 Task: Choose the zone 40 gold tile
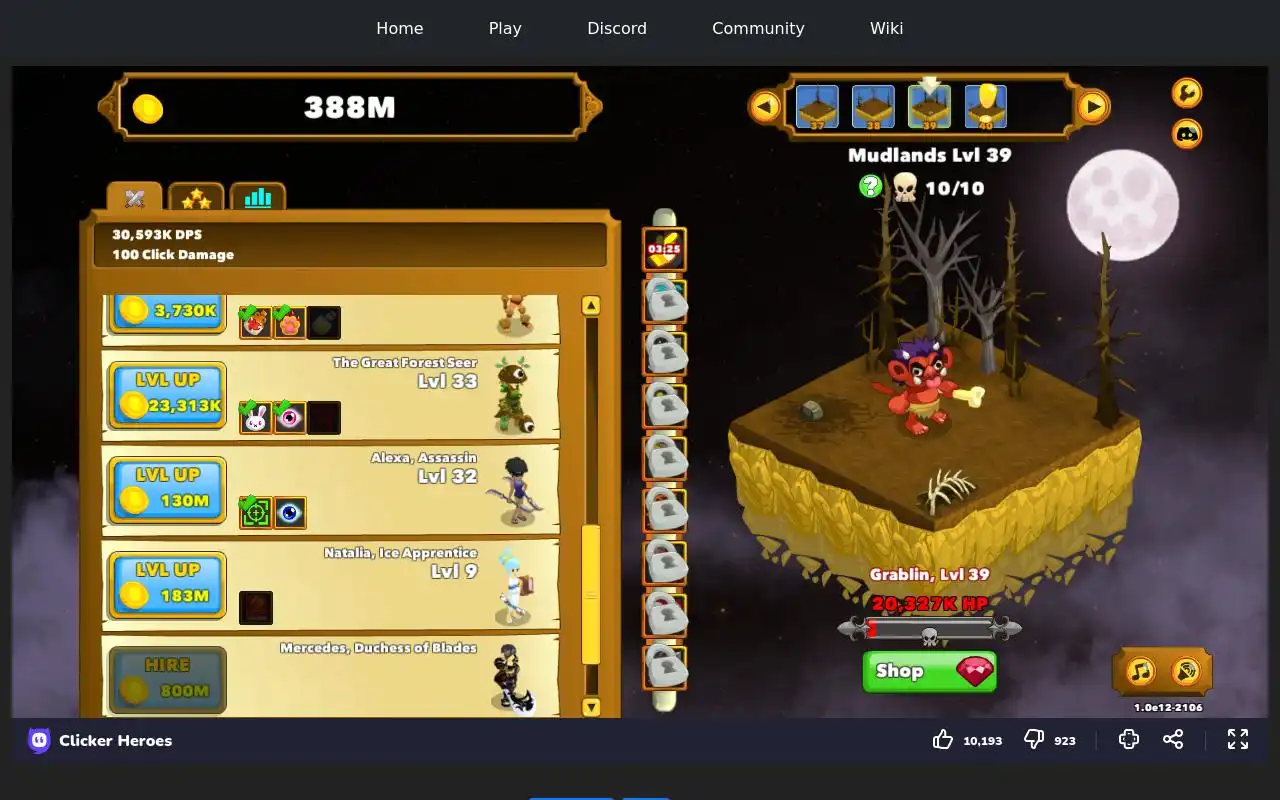pyautogui.click(x=986, y=106)
